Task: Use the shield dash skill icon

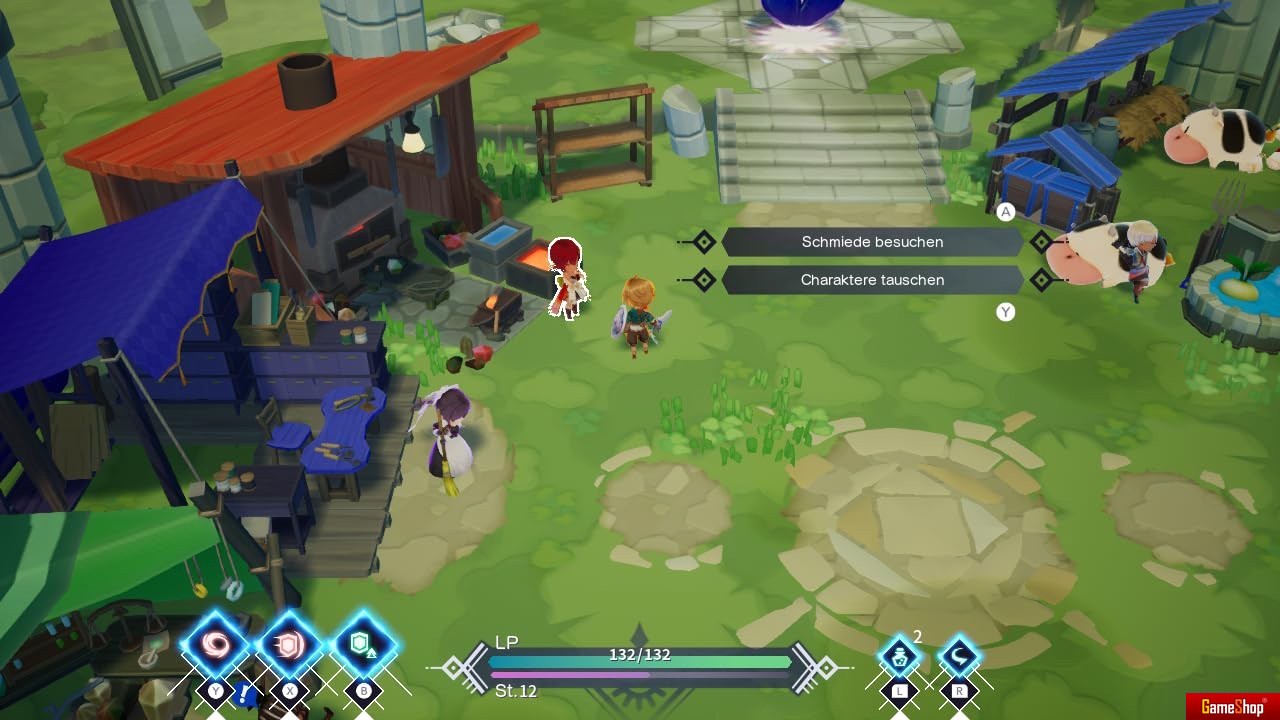Action: tap(289, 645)
